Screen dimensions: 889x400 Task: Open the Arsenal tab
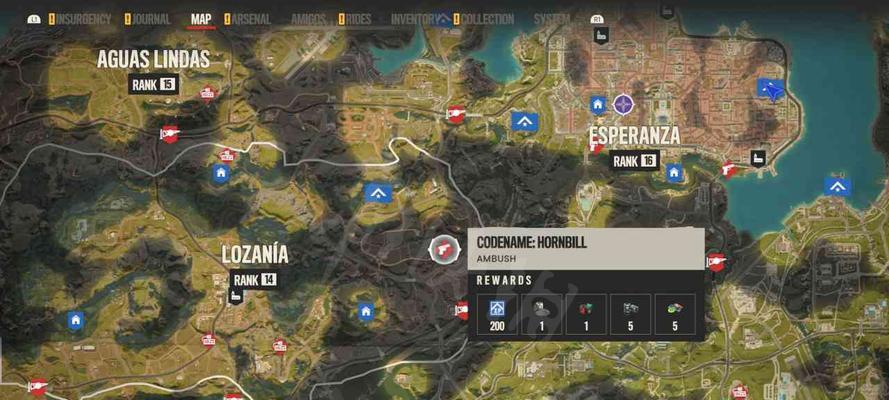(251, 19)
